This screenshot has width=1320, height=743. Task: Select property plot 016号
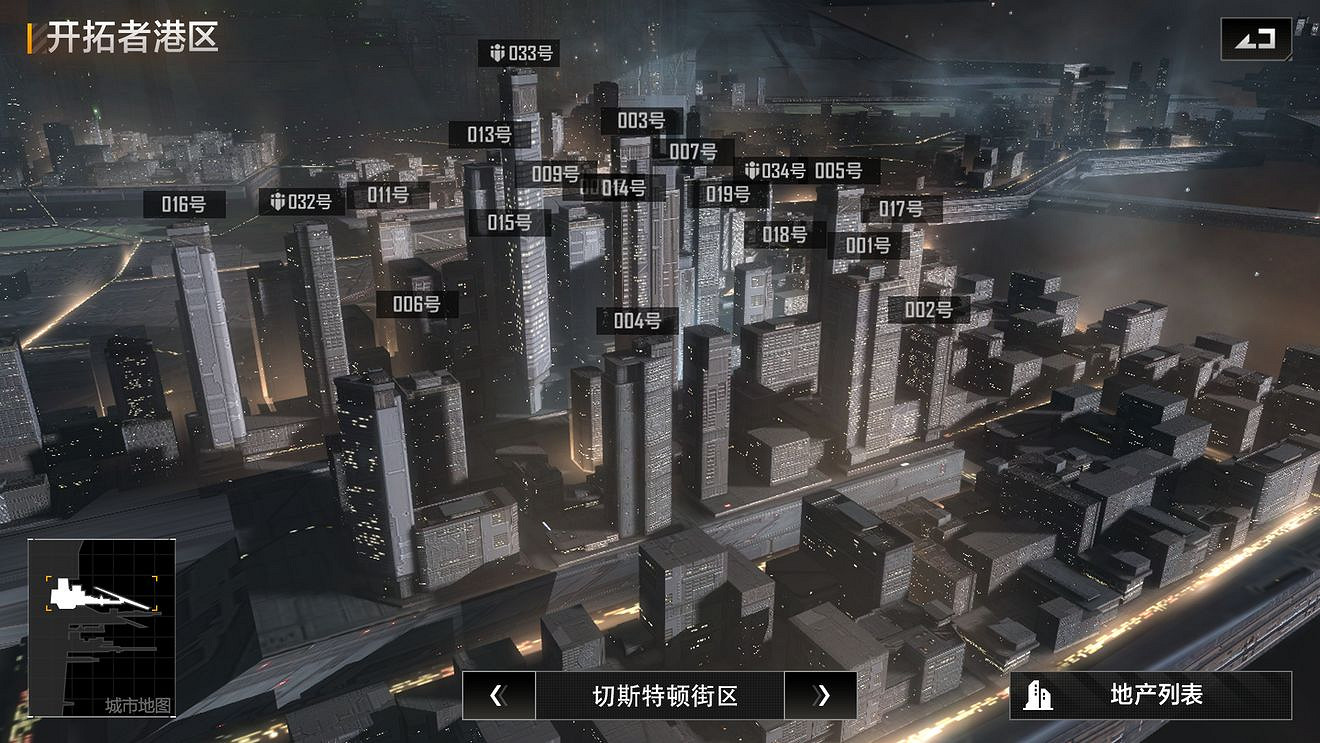click(185, 205)
